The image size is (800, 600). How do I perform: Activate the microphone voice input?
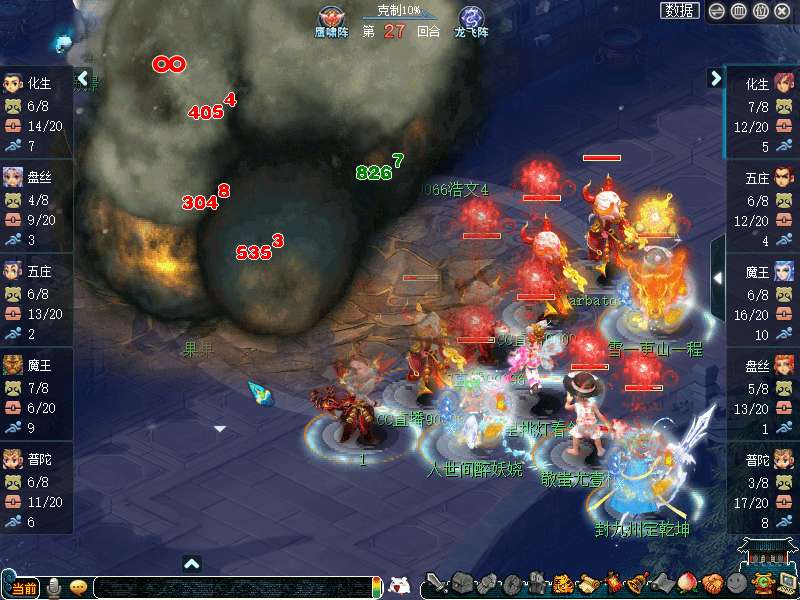[x=54, y=587]
